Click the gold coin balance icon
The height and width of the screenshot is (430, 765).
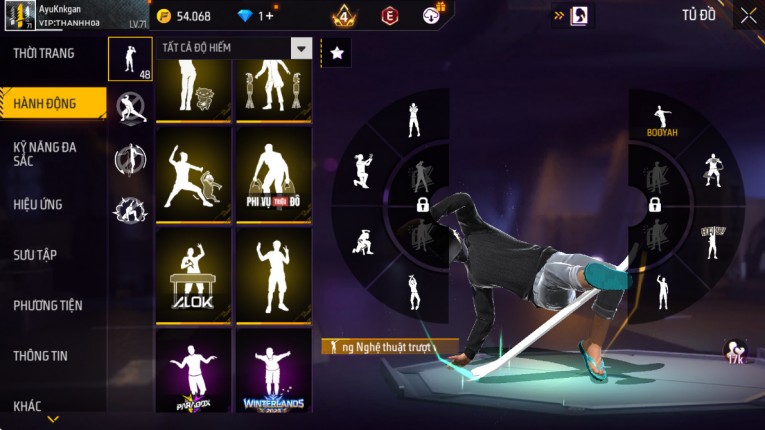coord(164,16)
